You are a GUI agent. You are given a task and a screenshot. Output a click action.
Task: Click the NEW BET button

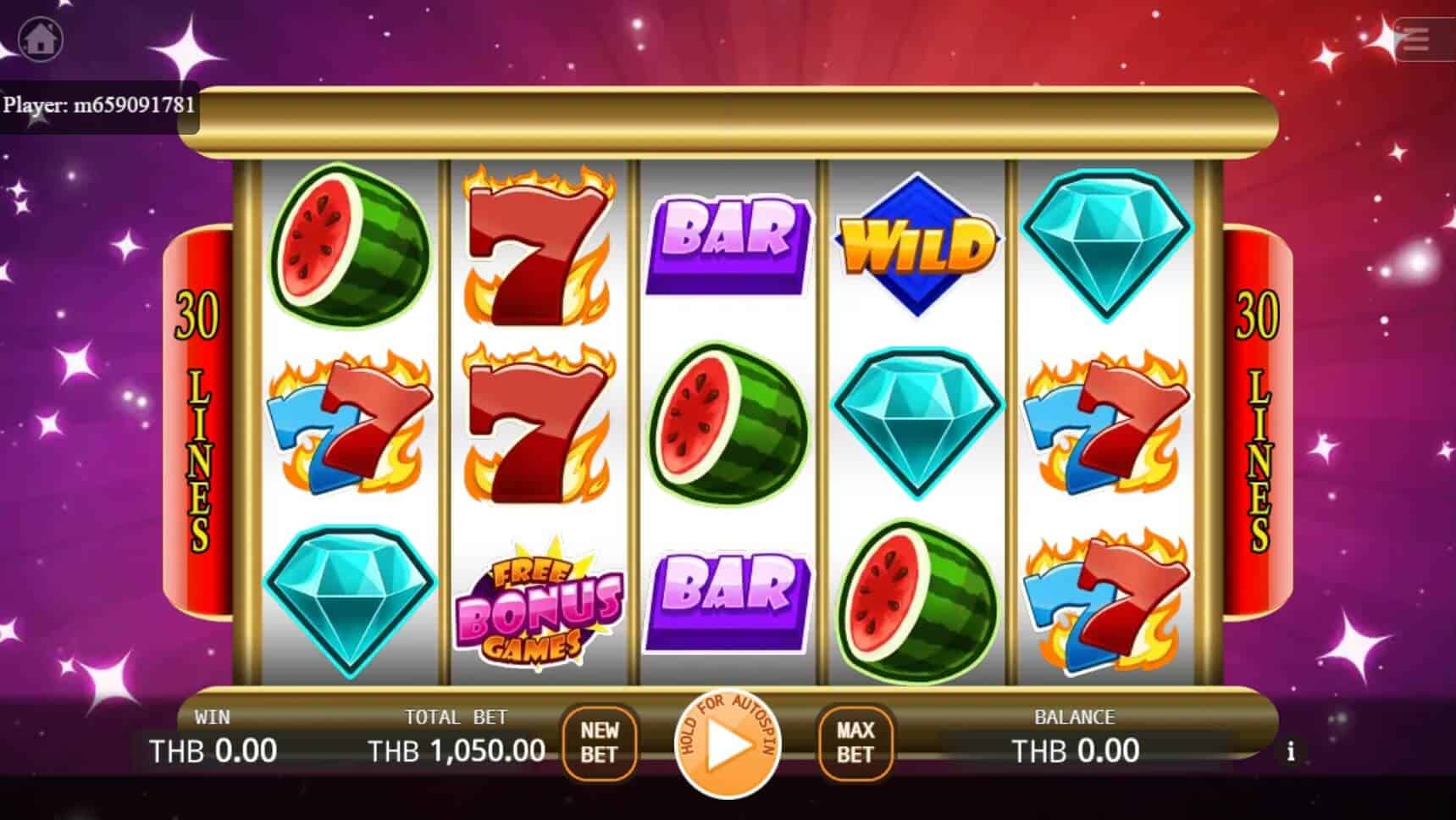click(x=599, y=745)
